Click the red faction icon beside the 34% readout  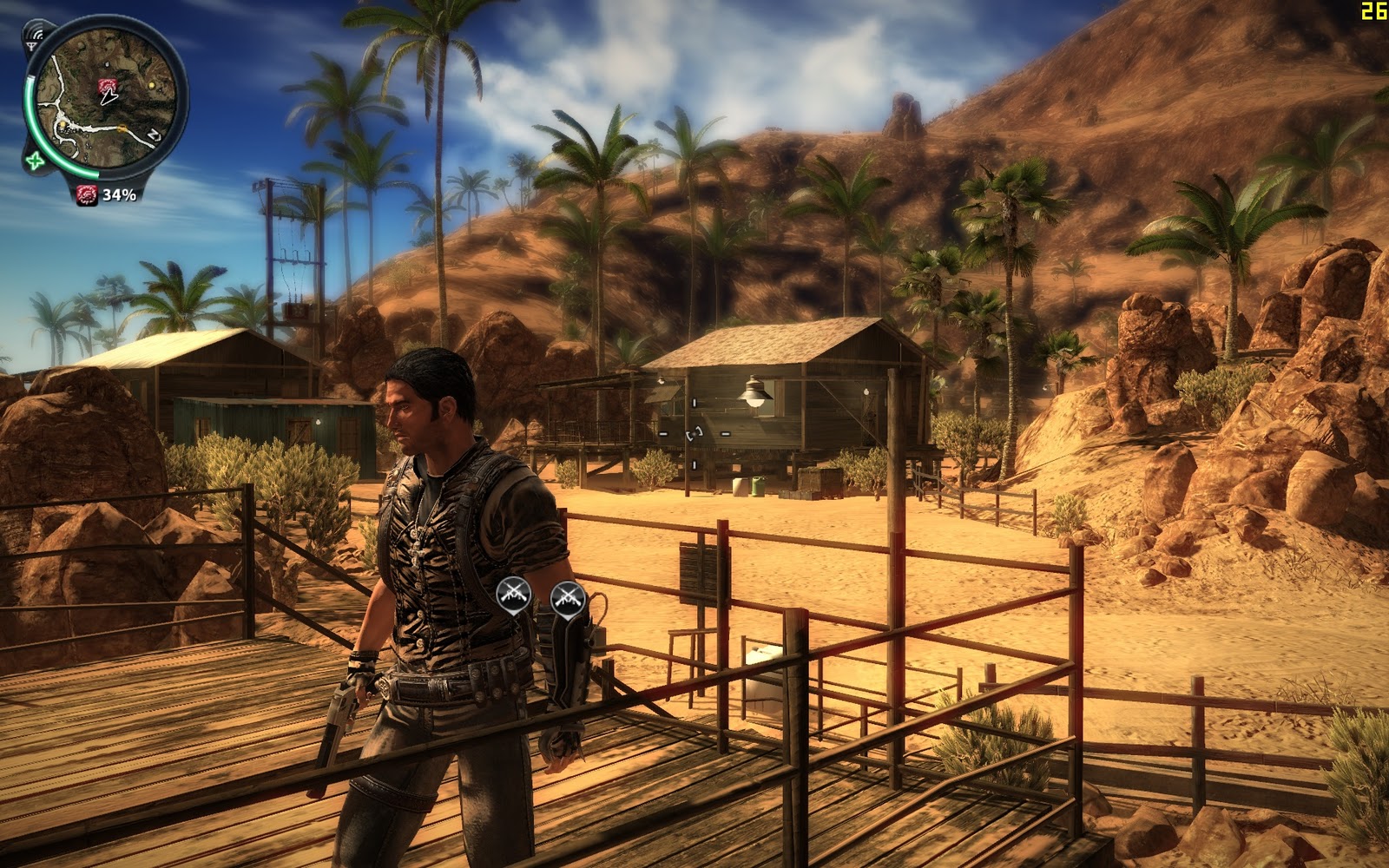[87, 194]
